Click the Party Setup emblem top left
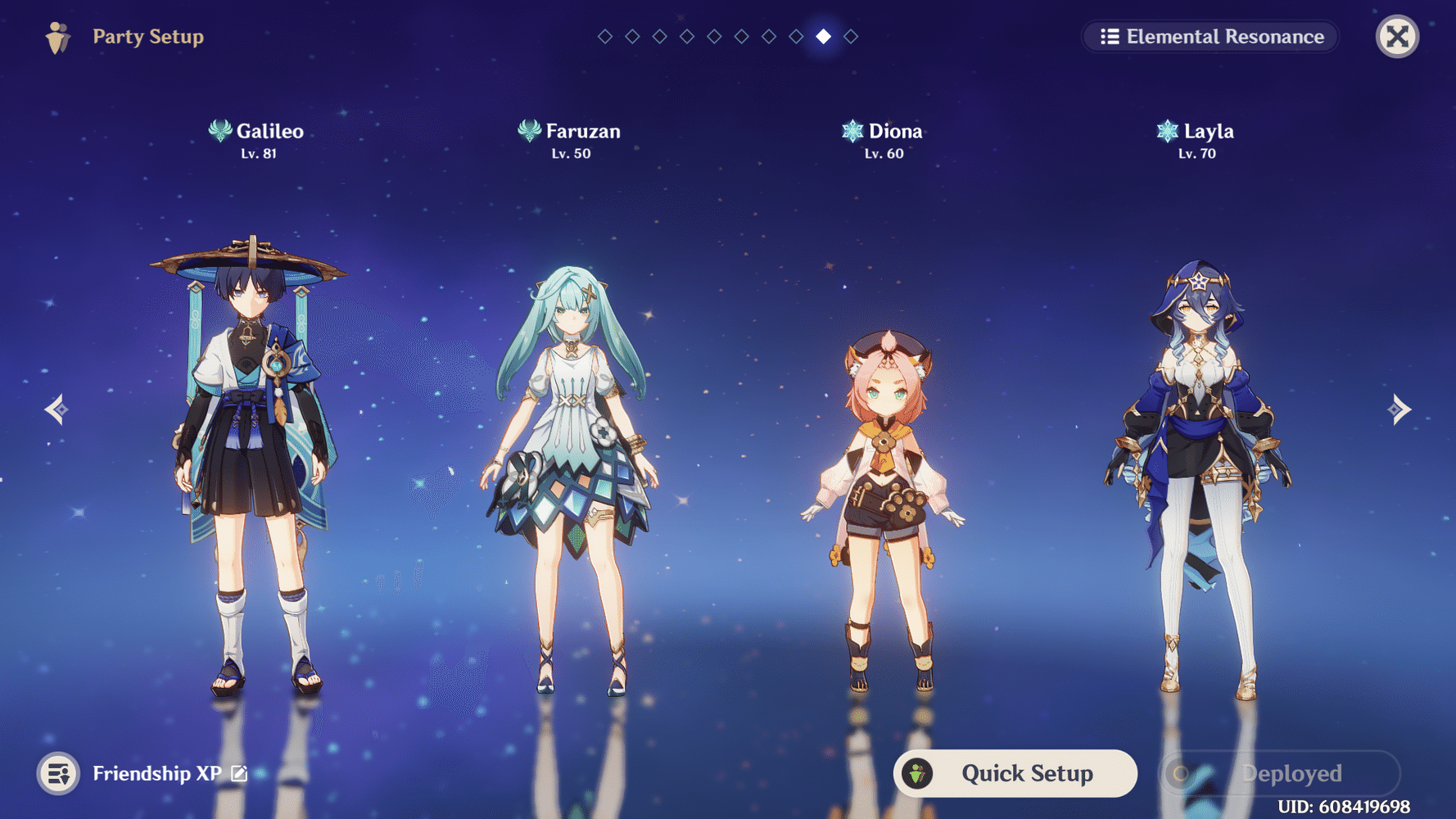Image resolution: width=1456 pixels, height=819 pixels. coord(56,36)
